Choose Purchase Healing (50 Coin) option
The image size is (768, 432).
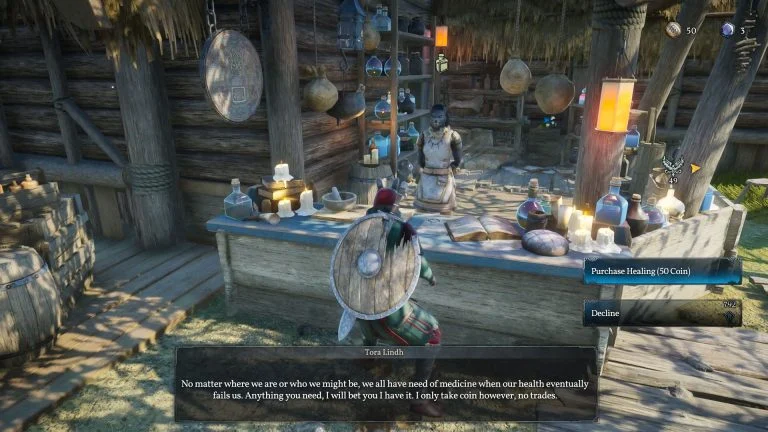point(662,271)
